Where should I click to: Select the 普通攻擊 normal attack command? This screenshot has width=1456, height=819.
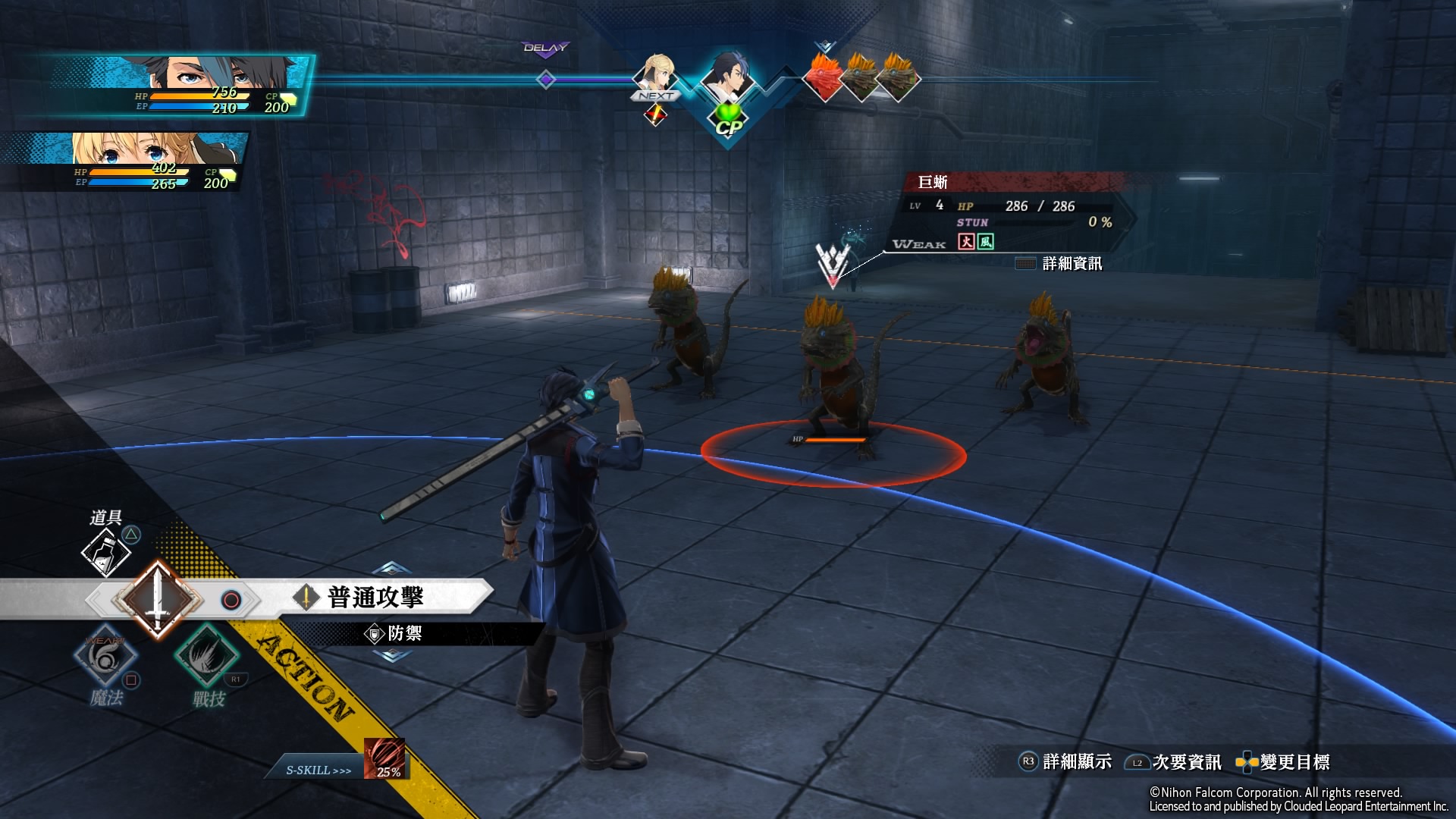375,597
